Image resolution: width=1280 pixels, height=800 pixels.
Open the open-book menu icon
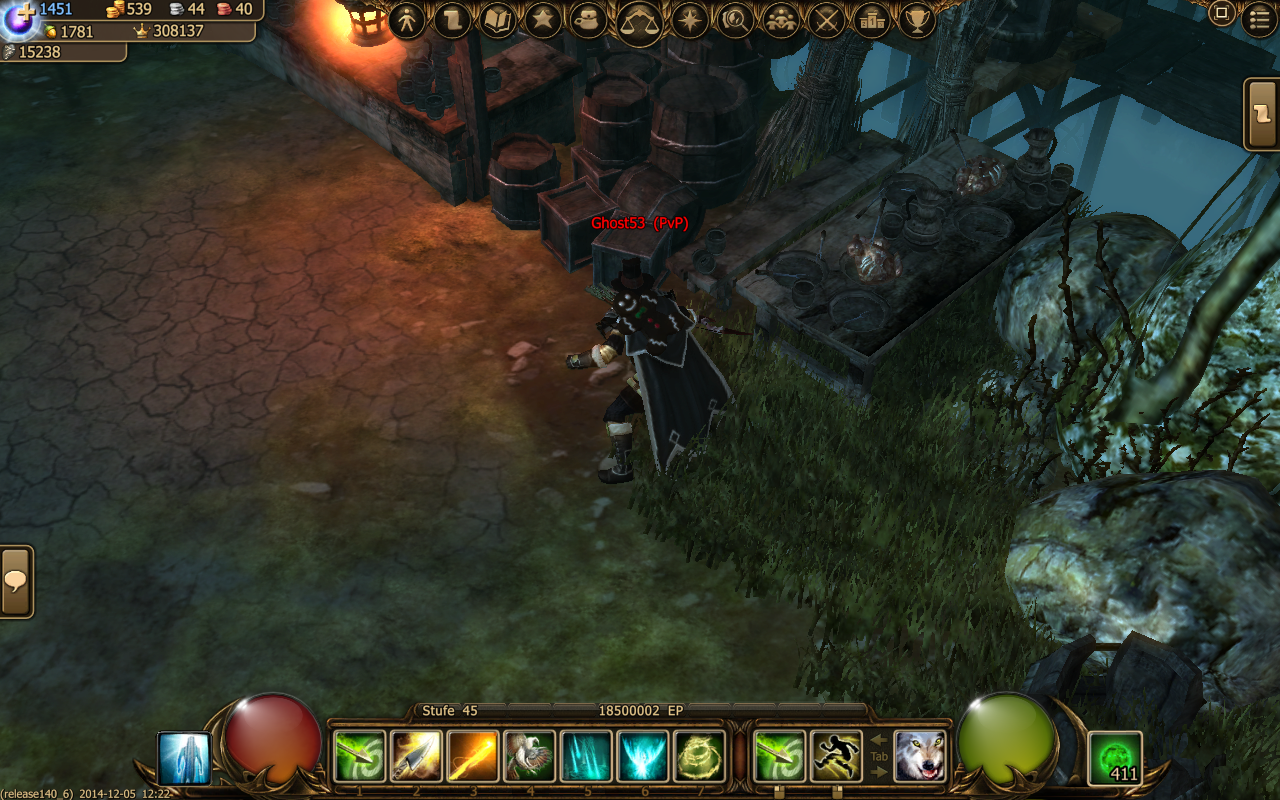pyautogui.click(x=497, y=19)
